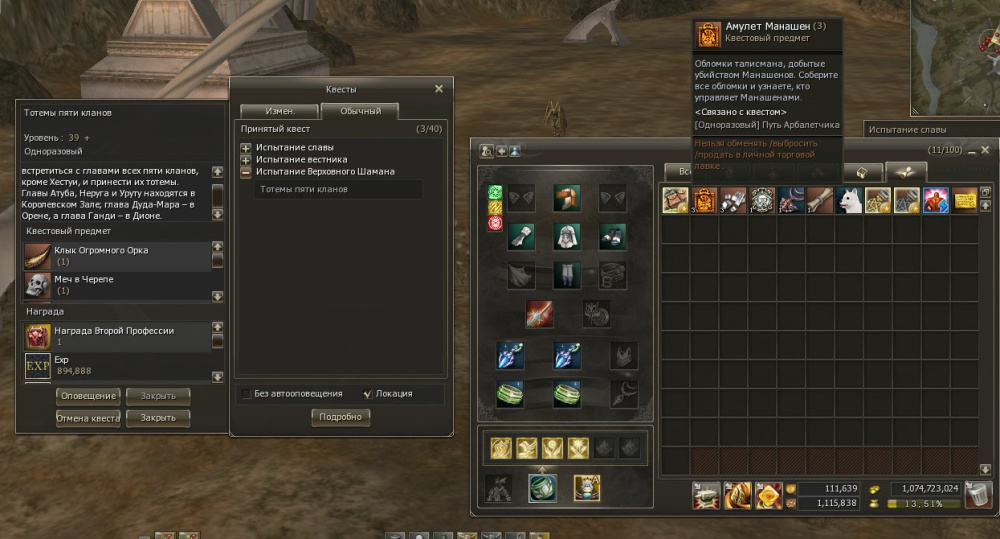The height and width of the screenshot is (539, 1000).
Task: Expand the Испытание вестника quest
Action: pos(246,160)
